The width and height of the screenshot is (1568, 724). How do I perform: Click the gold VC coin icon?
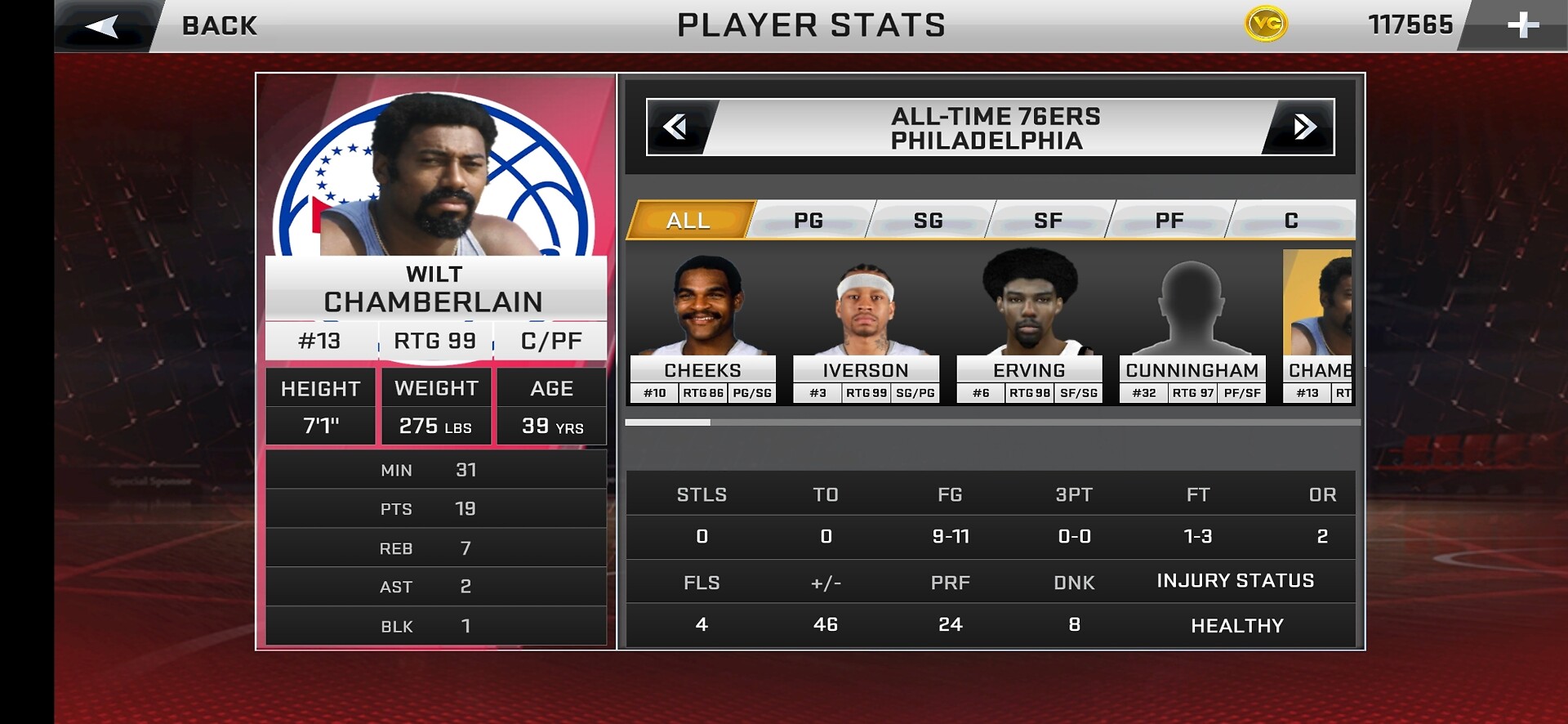pos(1266,25)
